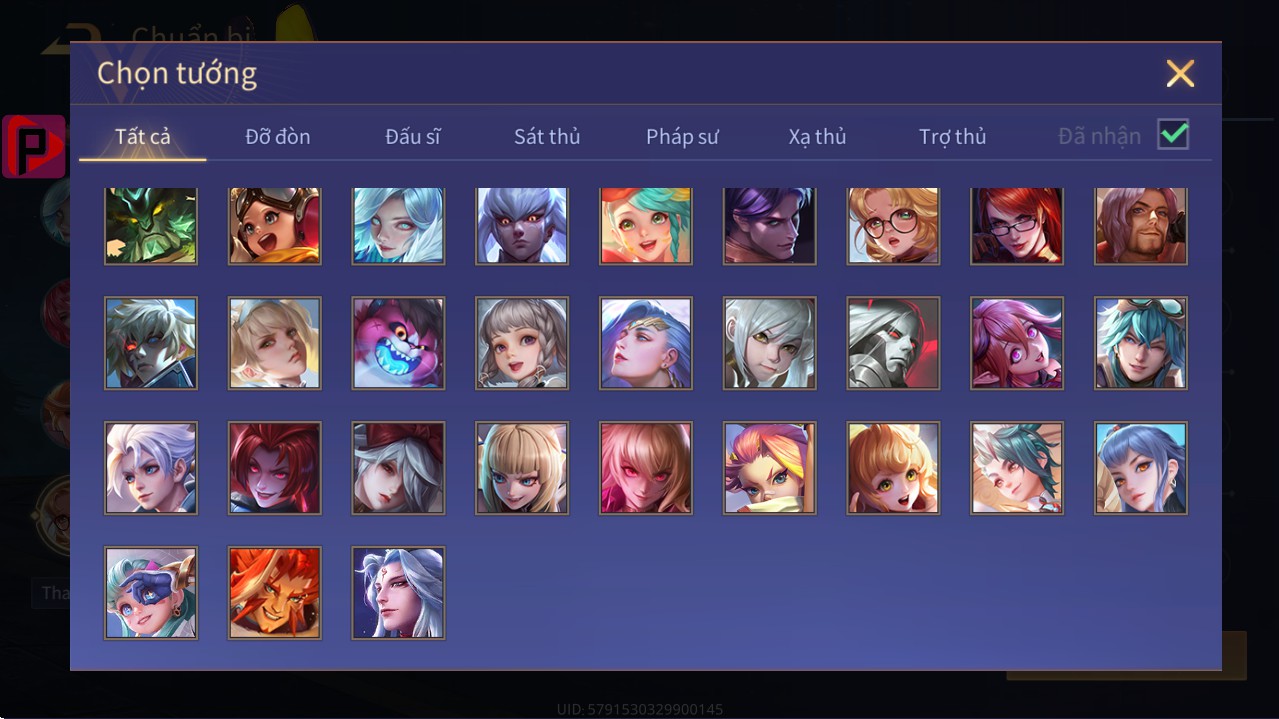Choose the red-haired woman wearing glasses
The height and width of the screenshot is (719, 1279).
[x=1017, y=225]
